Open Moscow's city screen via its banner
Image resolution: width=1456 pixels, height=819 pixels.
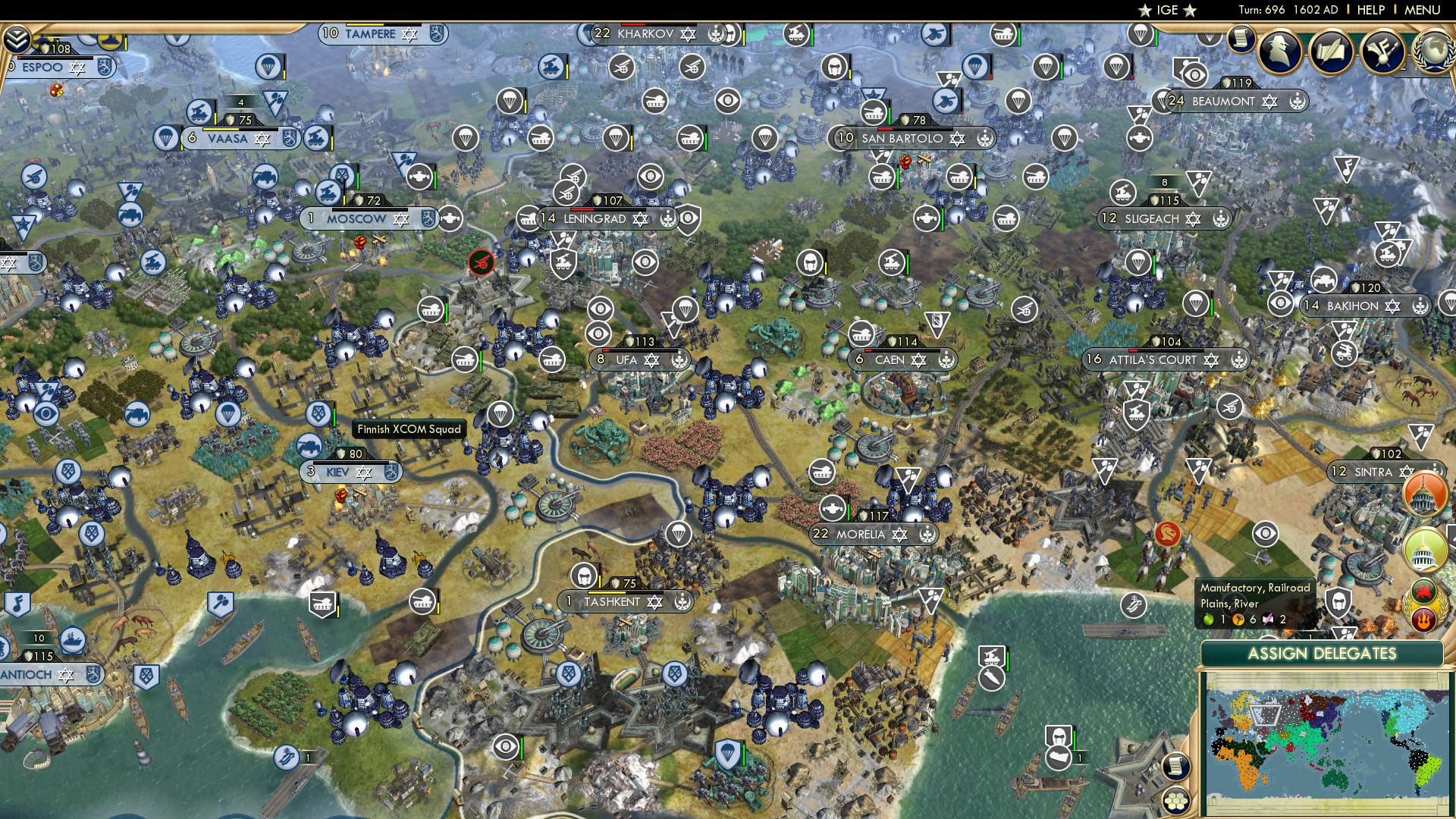(x=355, y=218)
